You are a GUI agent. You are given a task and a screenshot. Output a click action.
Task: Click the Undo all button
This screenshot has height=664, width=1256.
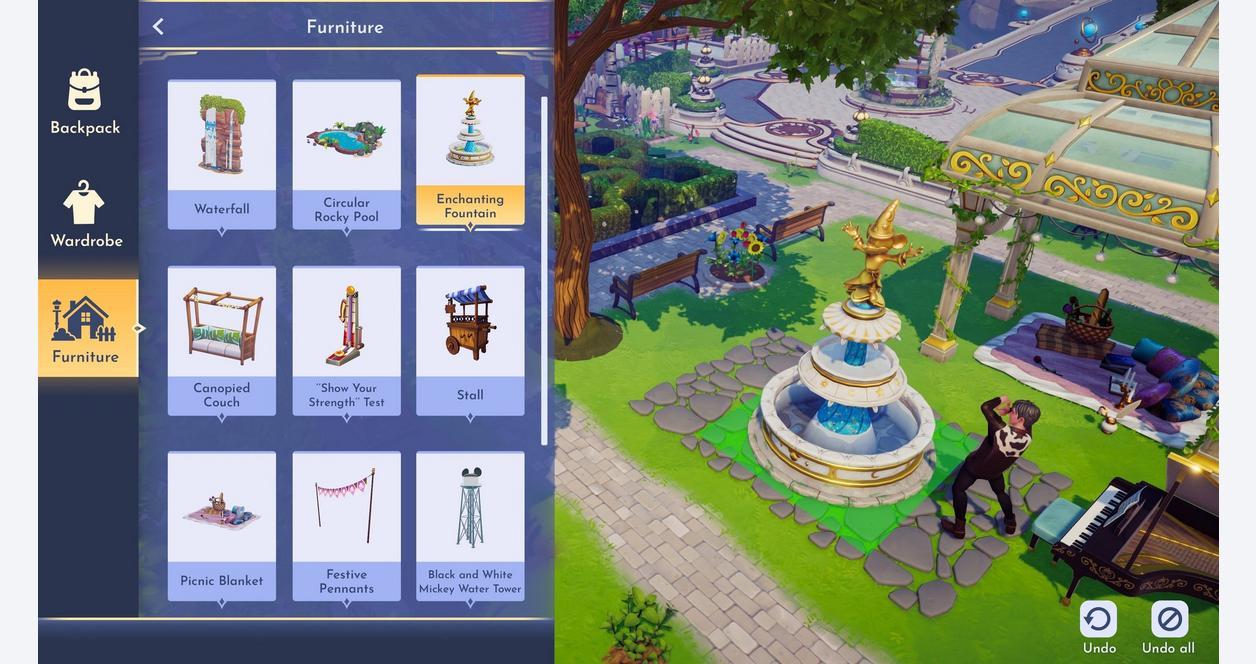tap(1168, 628)
